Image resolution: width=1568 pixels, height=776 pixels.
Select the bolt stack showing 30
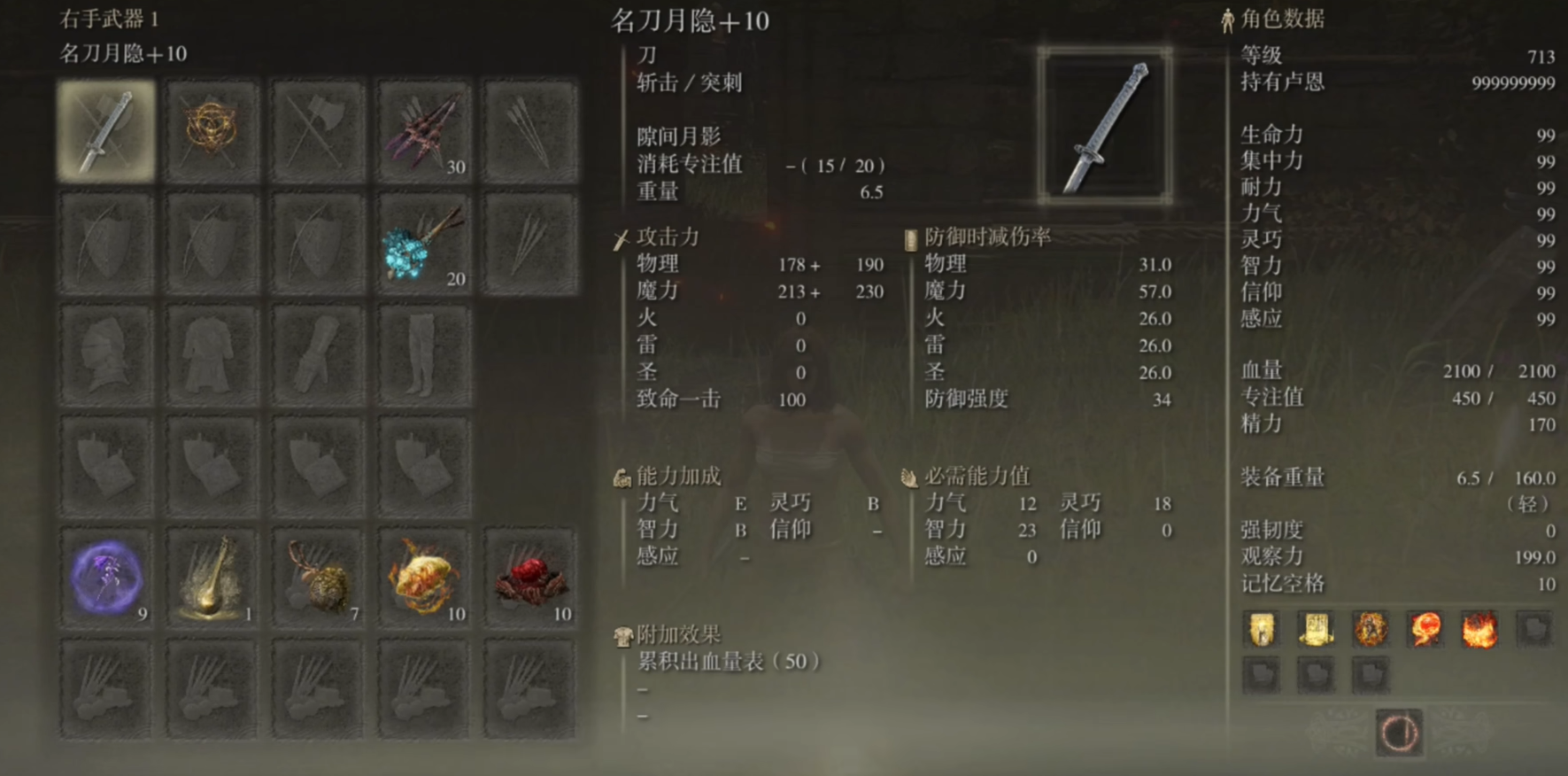(x=423, y=128)
